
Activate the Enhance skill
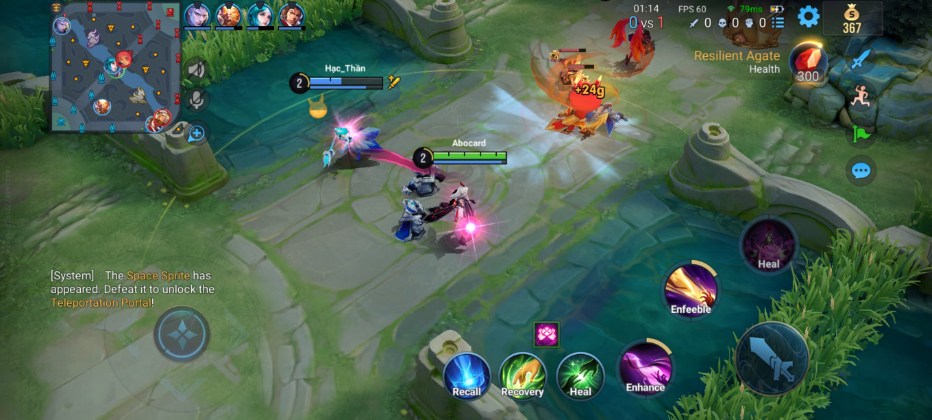point(645,367)
